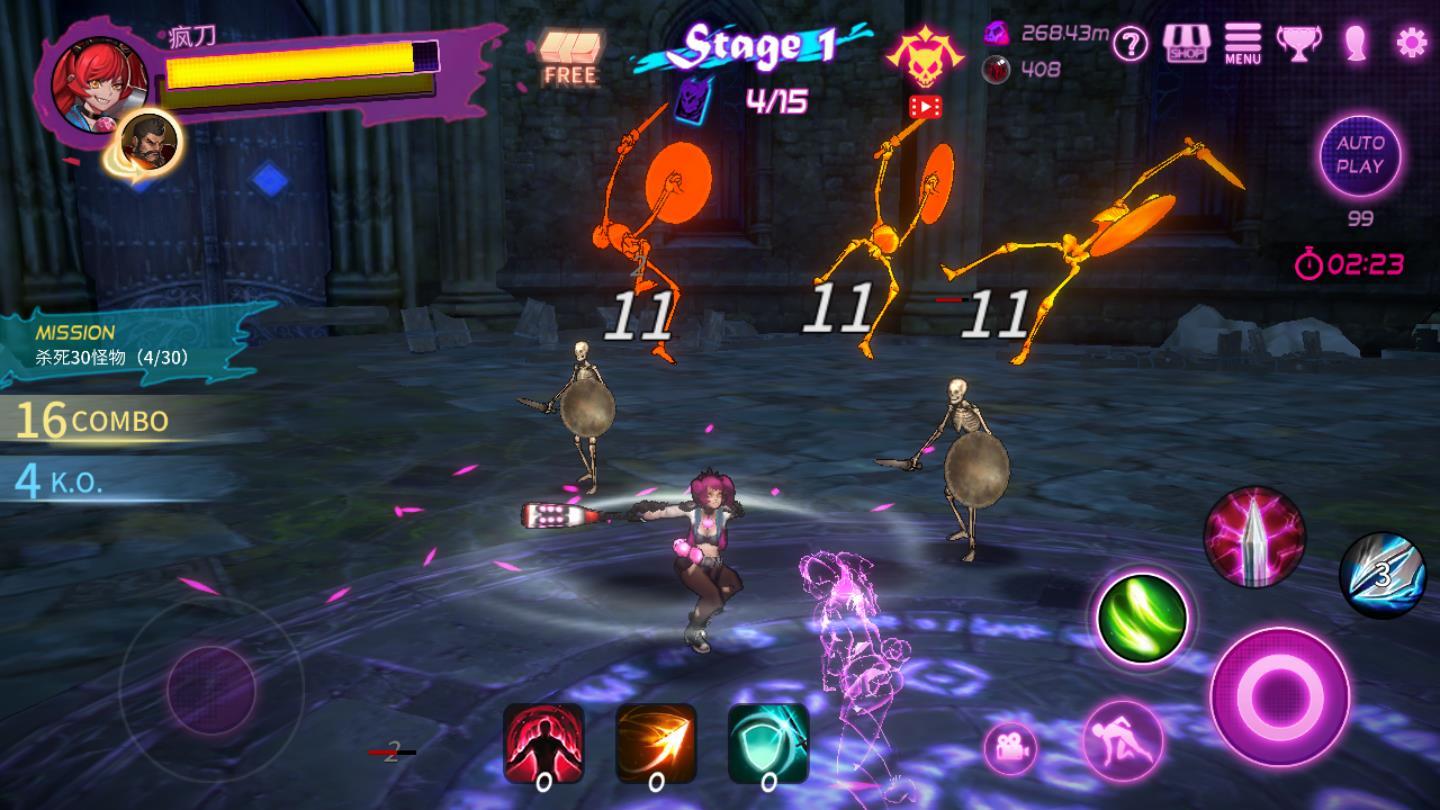Use the red aura buff item
Screen dimensions: 1440x810
[543, 744]
